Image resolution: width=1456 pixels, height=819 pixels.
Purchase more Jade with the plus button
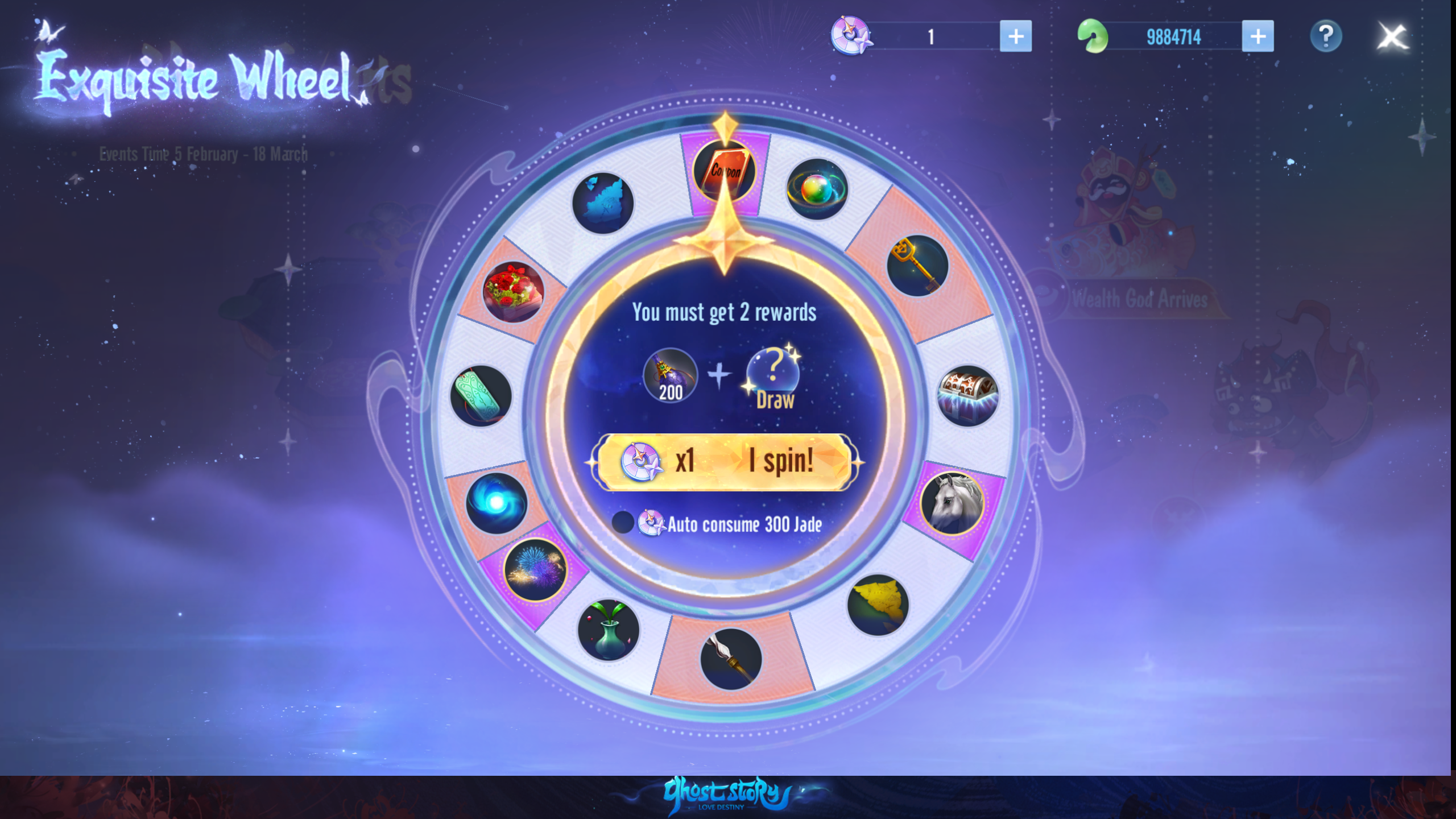(x=1258, y=36)
